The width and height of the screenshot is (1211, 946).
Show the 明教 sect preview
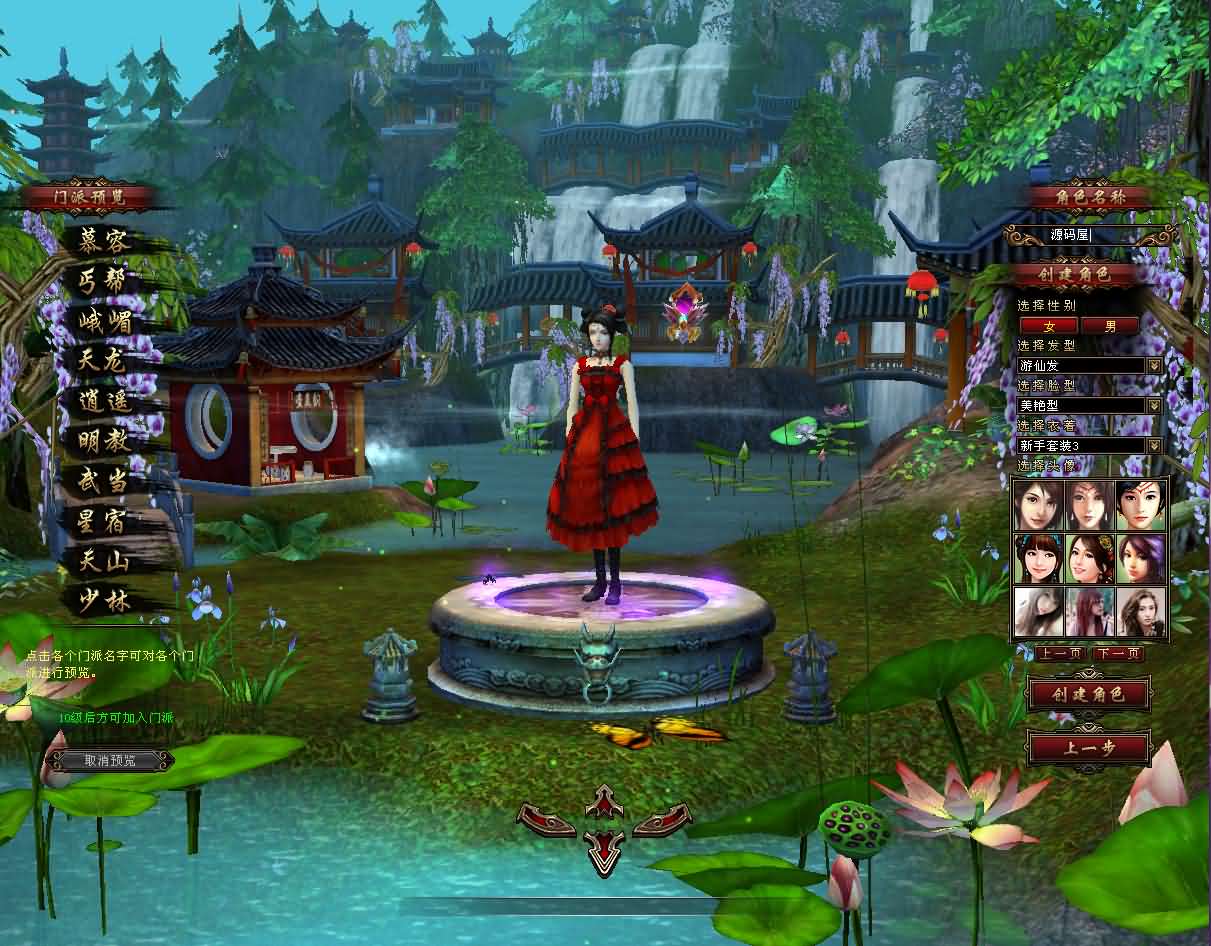tap(105, 441)
